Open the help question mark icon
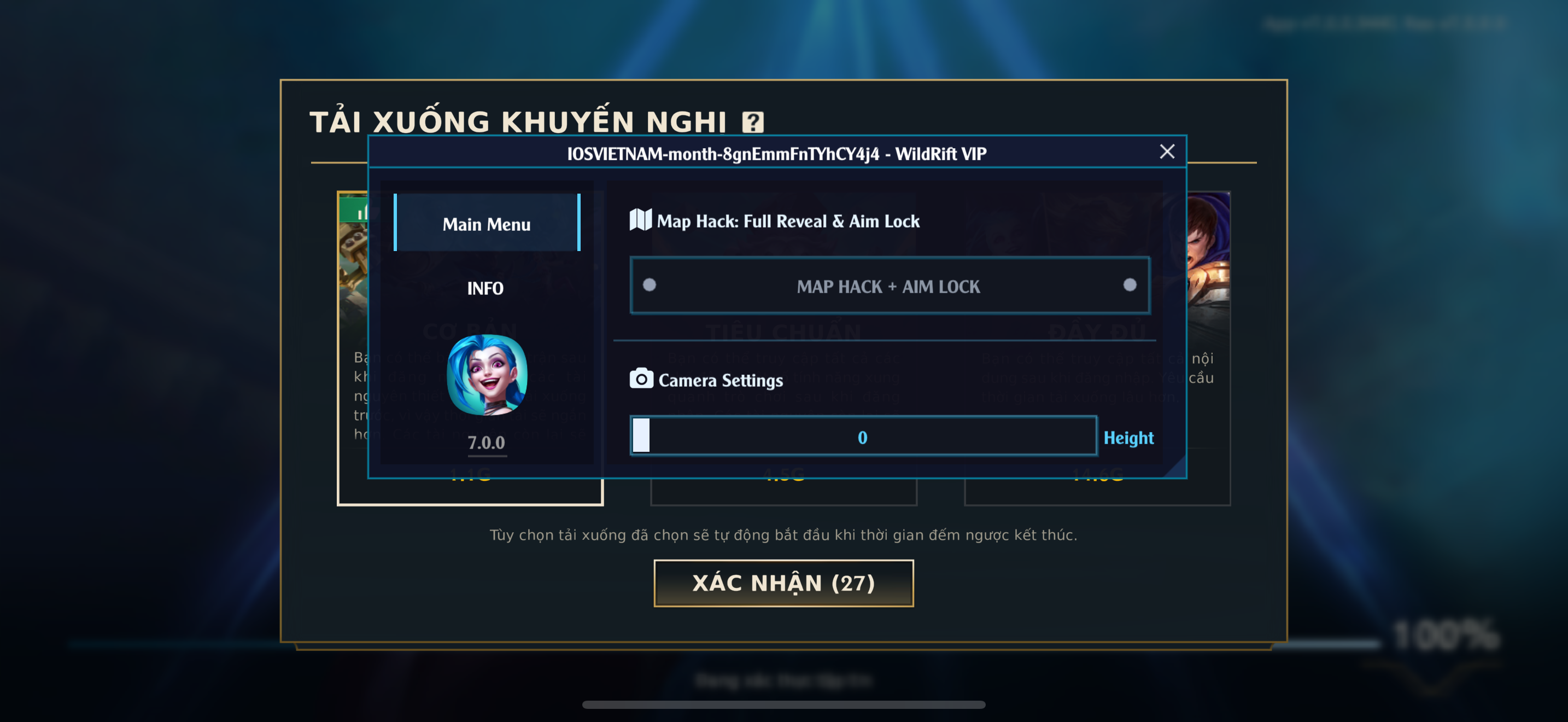 pyautogui.click(x=752, y=123)
